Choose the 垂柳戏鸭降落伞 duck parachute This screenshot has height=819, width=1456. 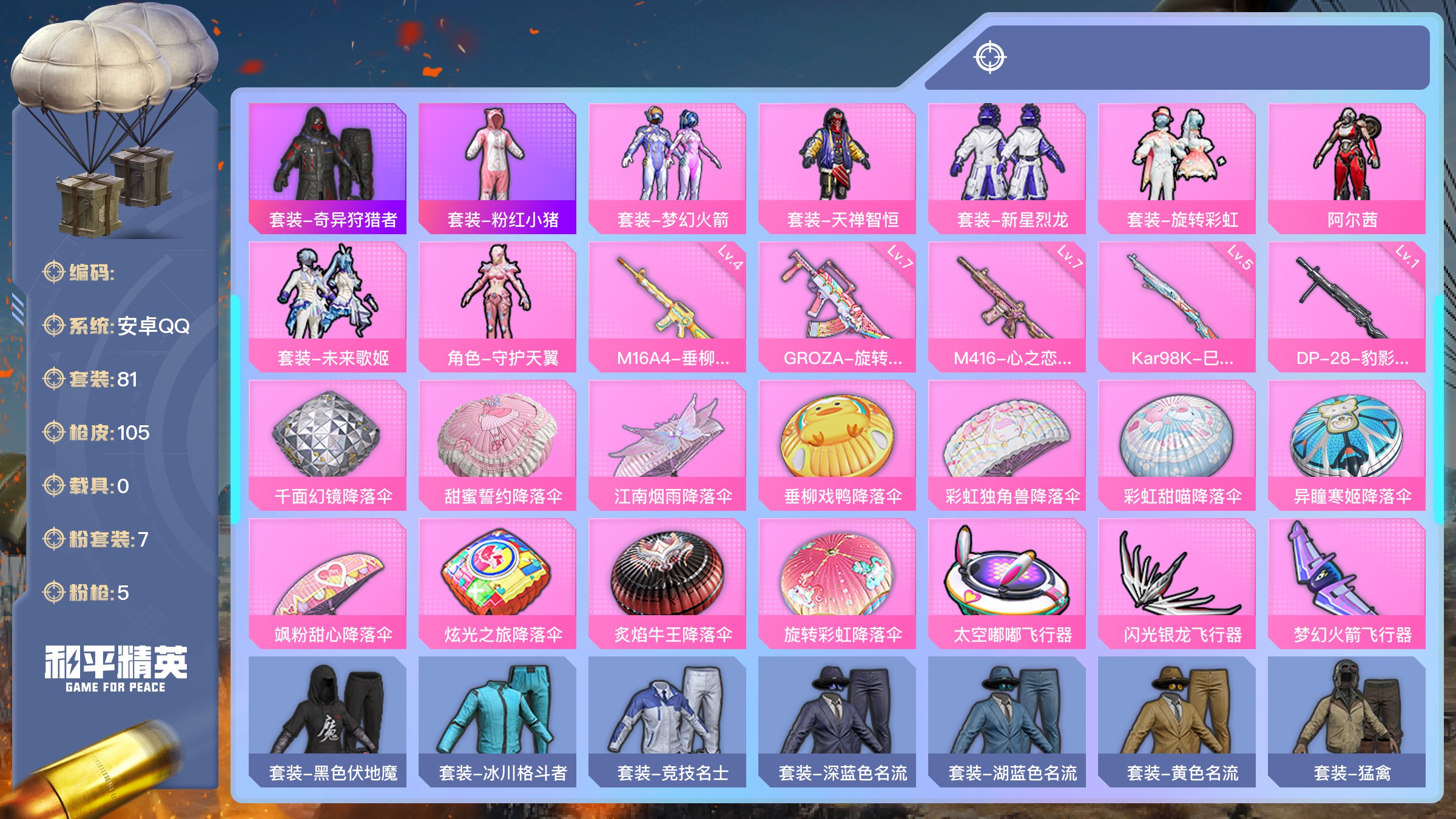(837, 445)
